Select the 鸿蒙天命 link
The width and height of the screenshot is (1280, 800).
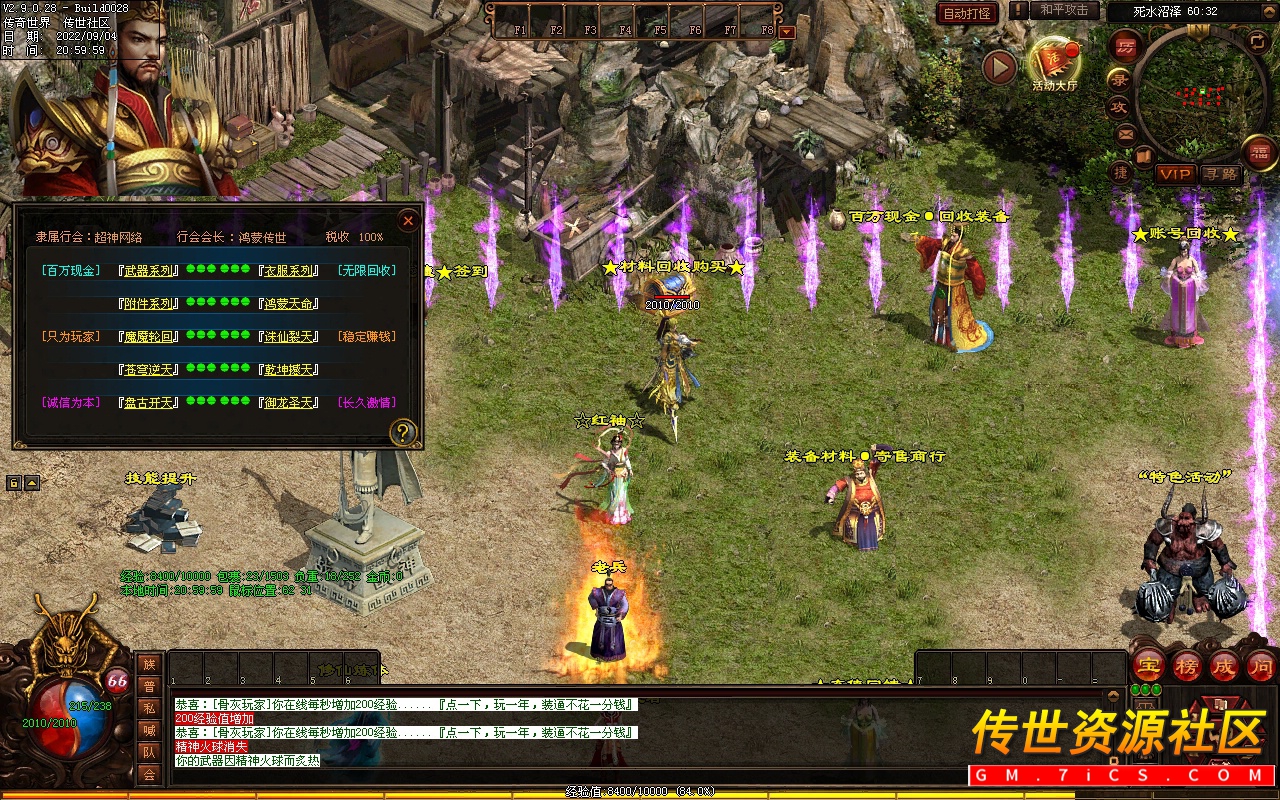289,304
